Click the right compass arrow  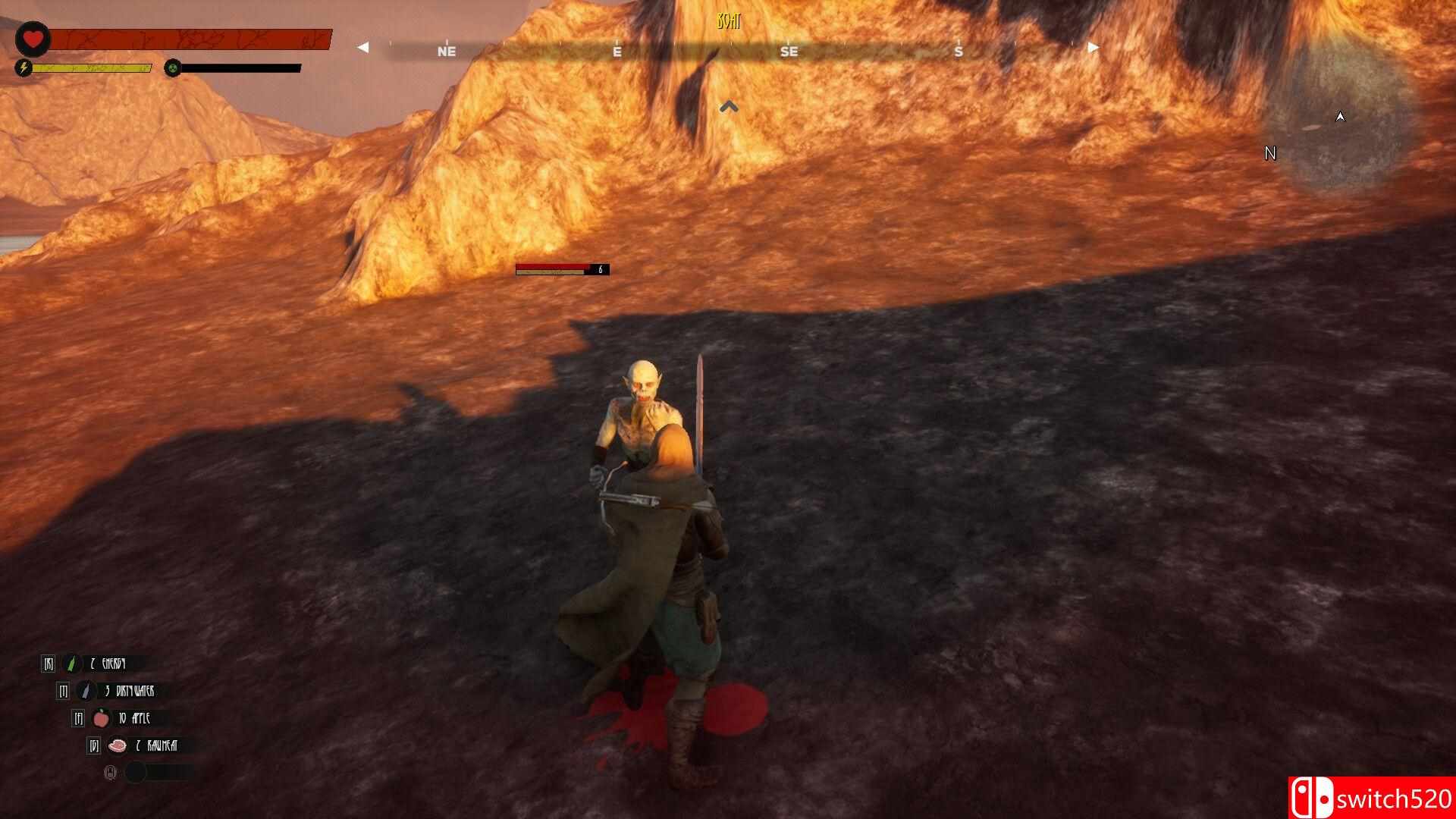click(x=1092, y=47)
